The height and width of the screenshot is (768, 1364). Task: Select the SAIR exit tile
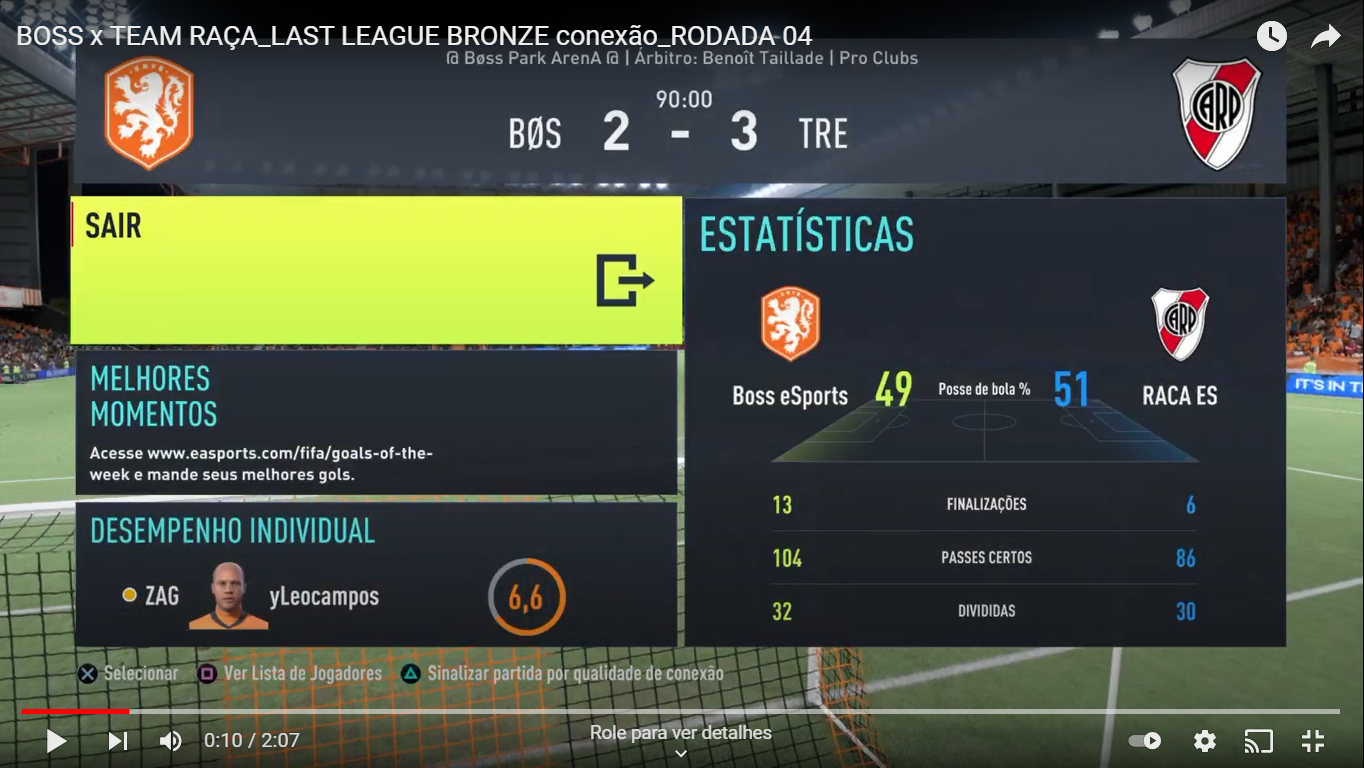[x=376, y=270]
